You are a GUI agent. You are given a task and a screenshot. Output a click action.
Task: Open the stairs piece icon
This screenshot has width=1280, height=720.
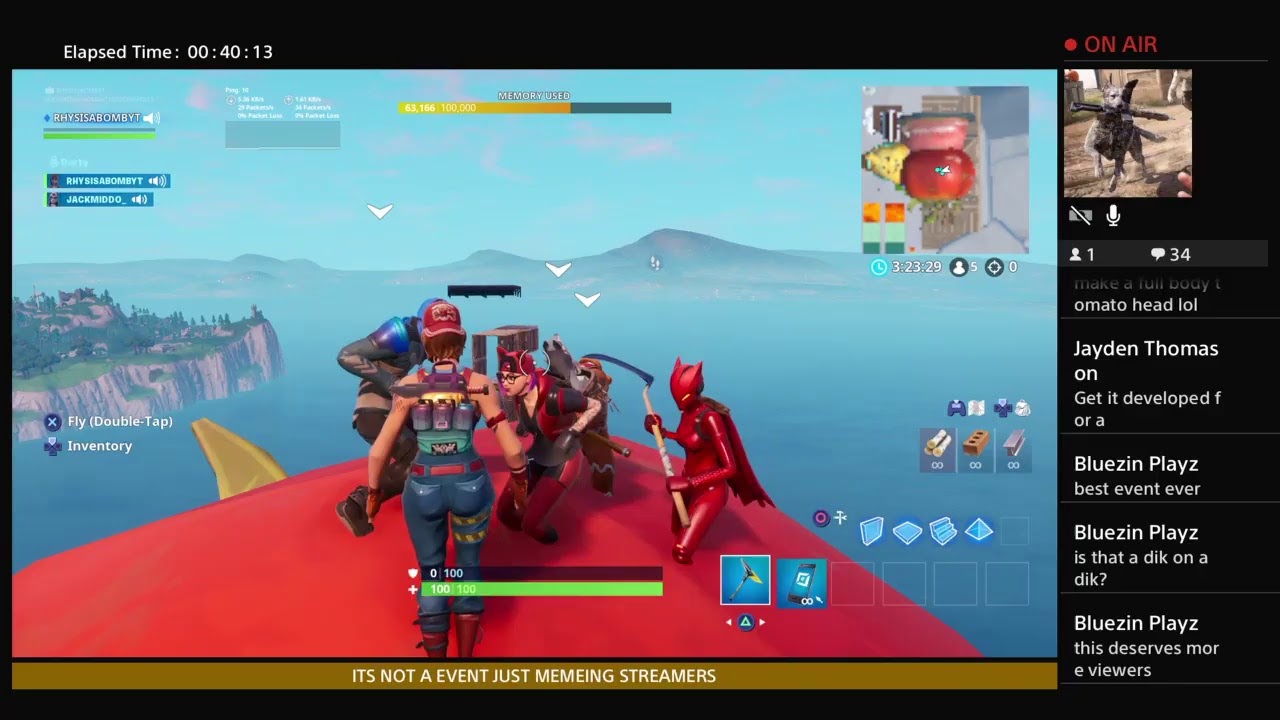[x=943, y=532]
